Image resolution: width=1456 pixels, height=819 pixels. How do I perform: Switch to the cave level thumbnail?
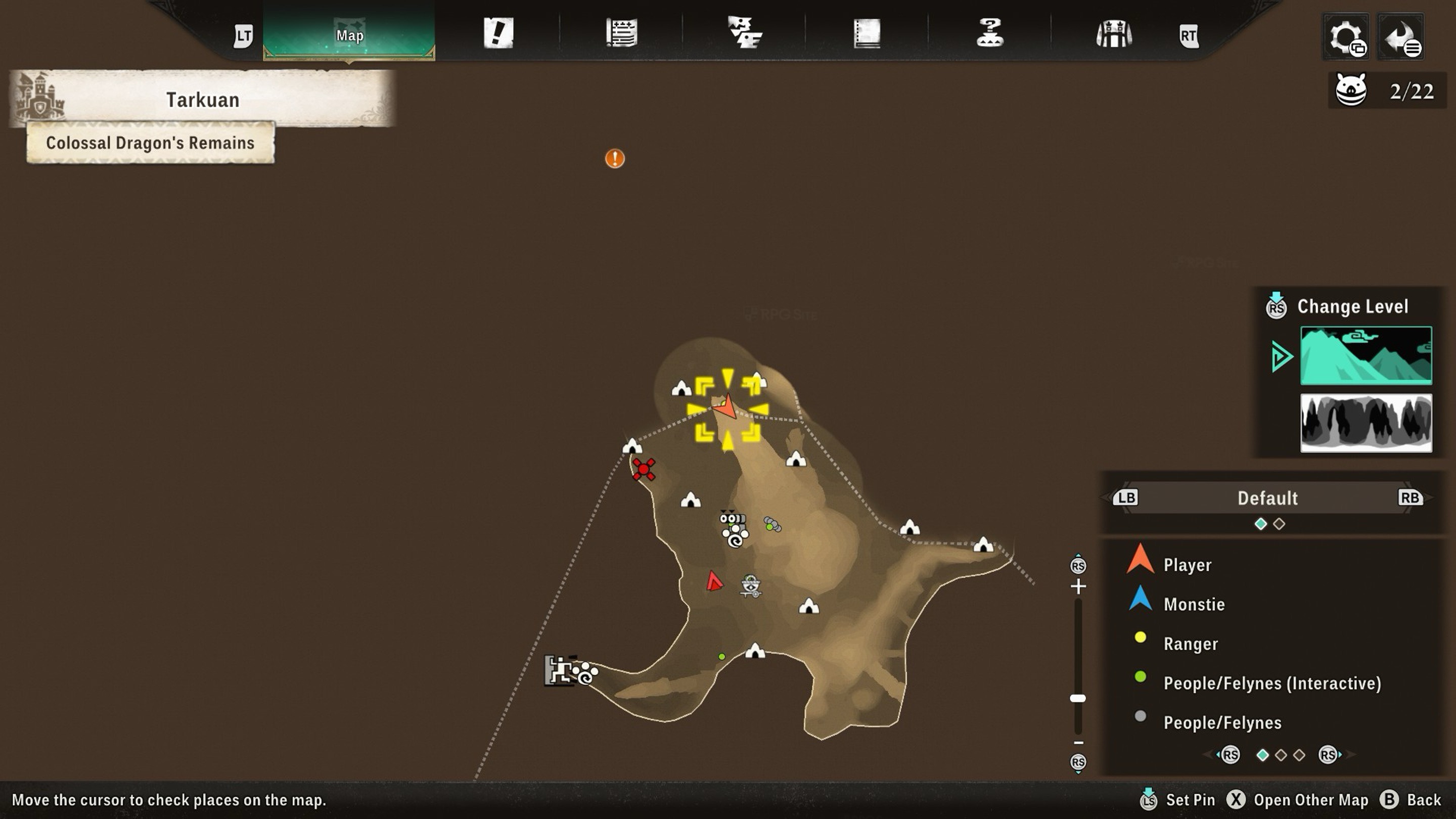pos(1366,423)
